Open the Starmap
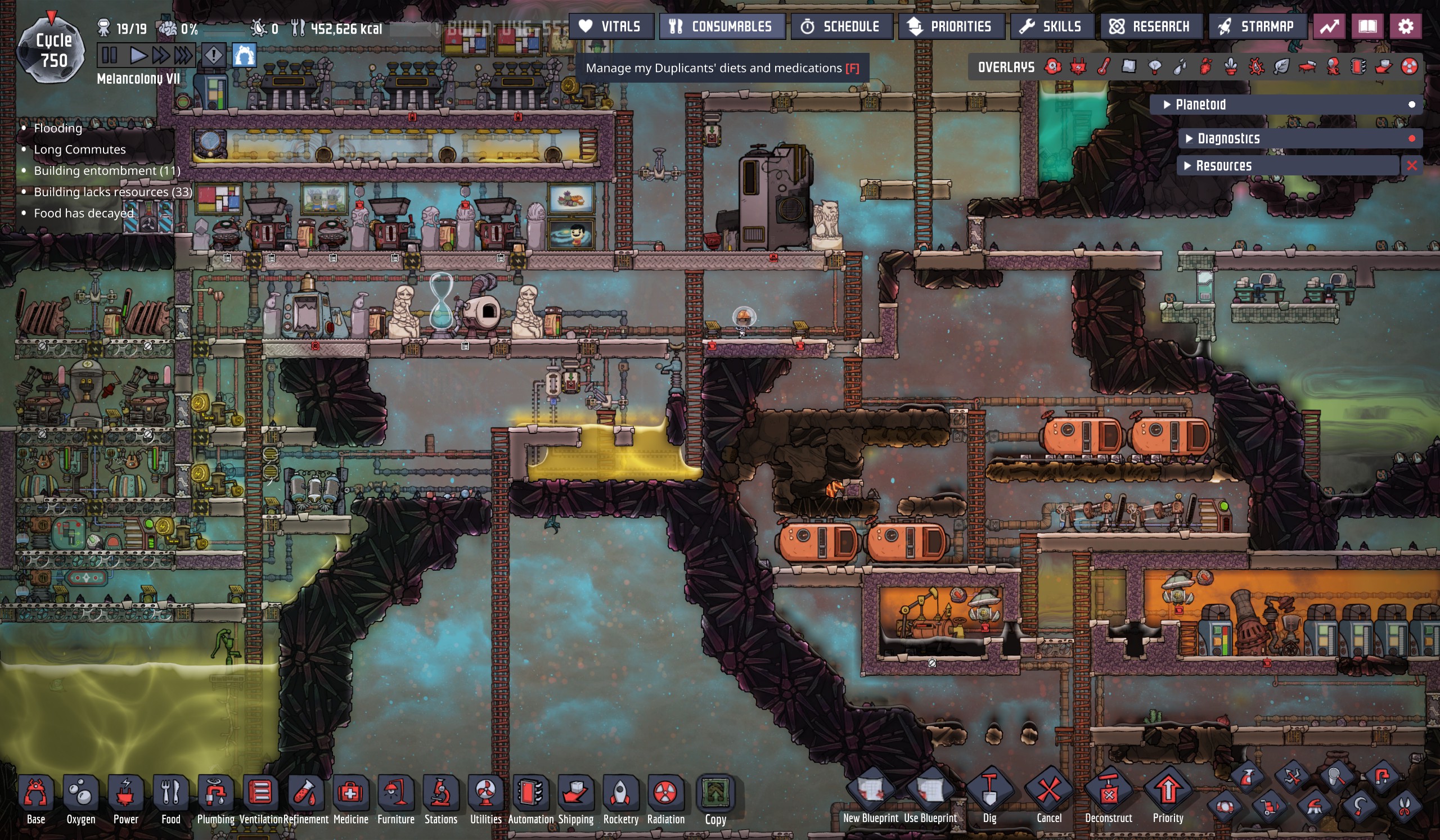Image resolution: width=1440 pixels, height=840 pixels. (1257, 26)
